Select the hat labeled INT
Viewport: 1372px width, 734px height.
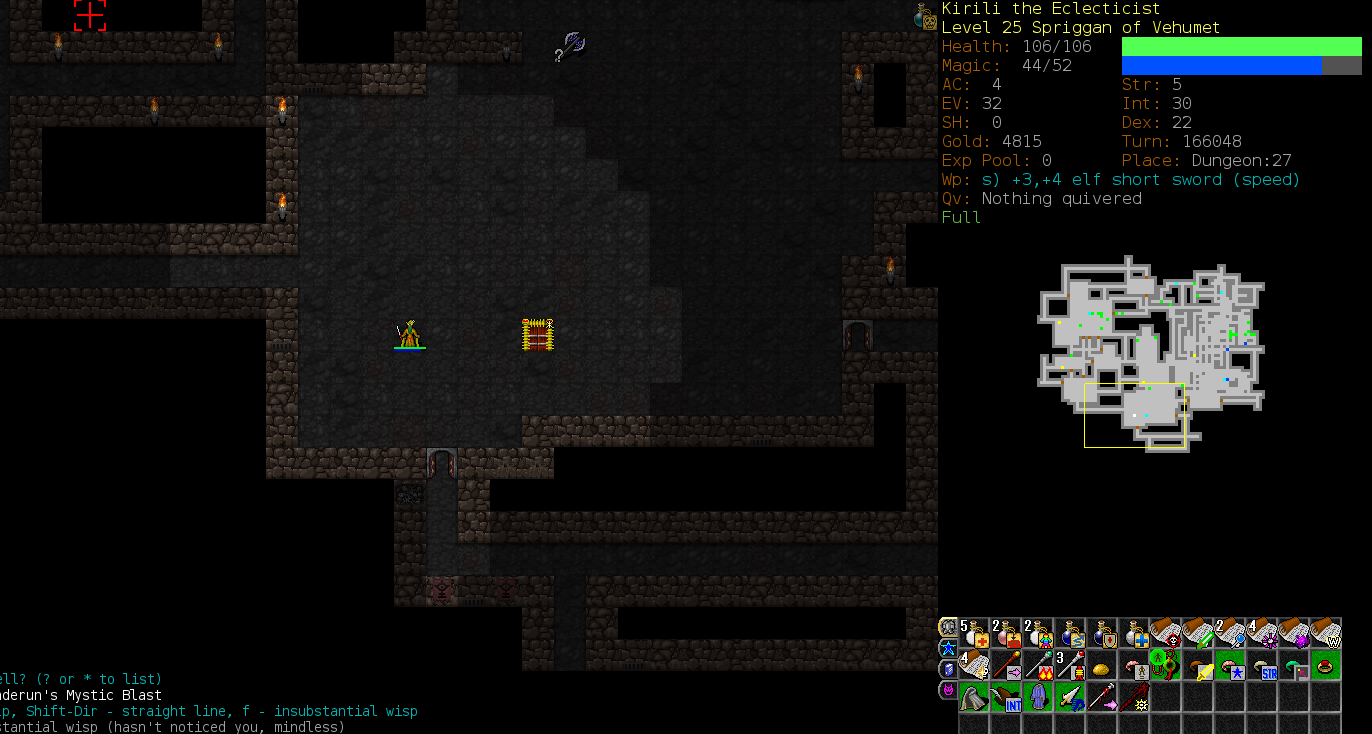(1006, 697)
